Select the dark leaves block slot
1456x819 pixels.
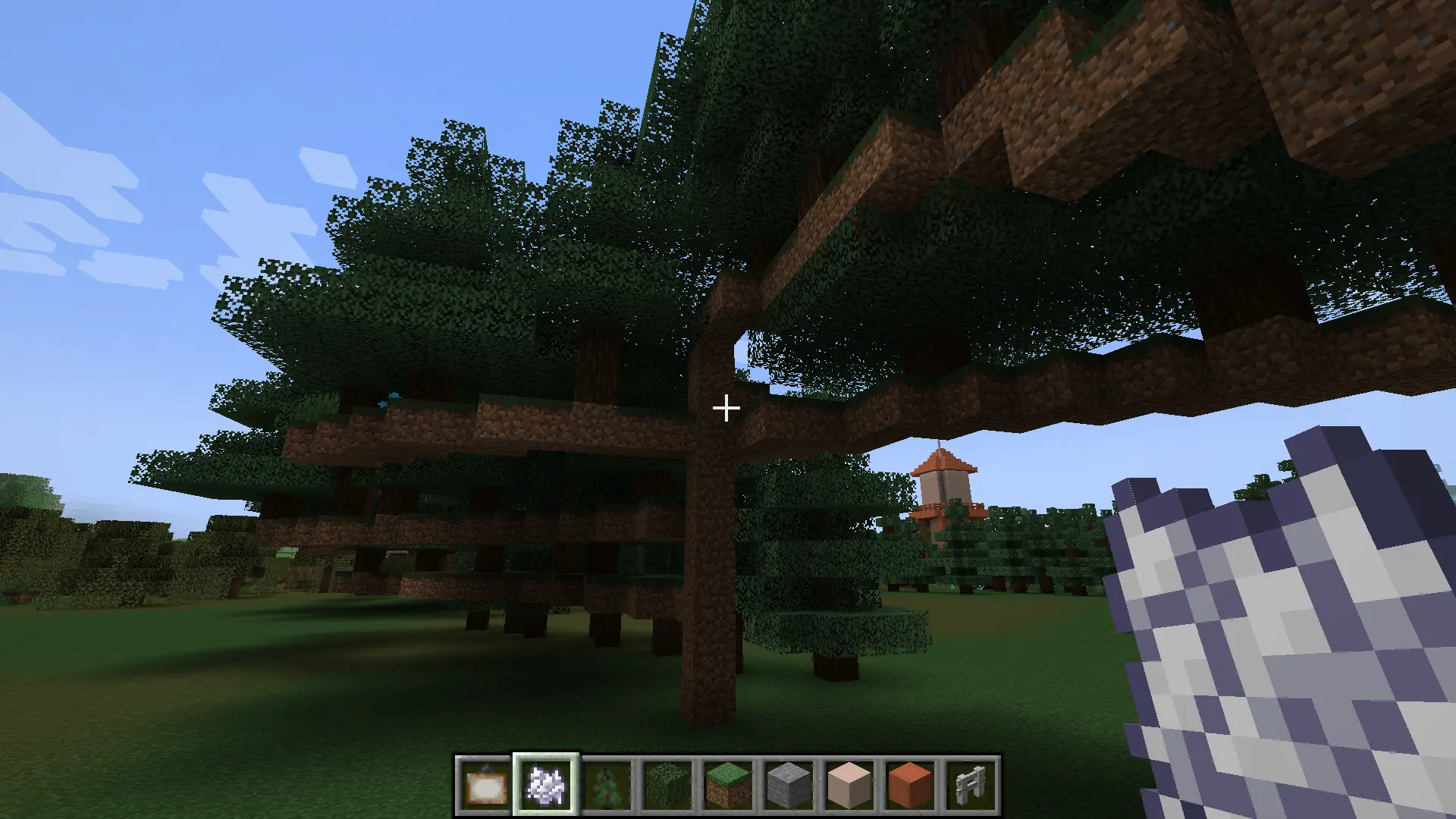pos(667,785)
